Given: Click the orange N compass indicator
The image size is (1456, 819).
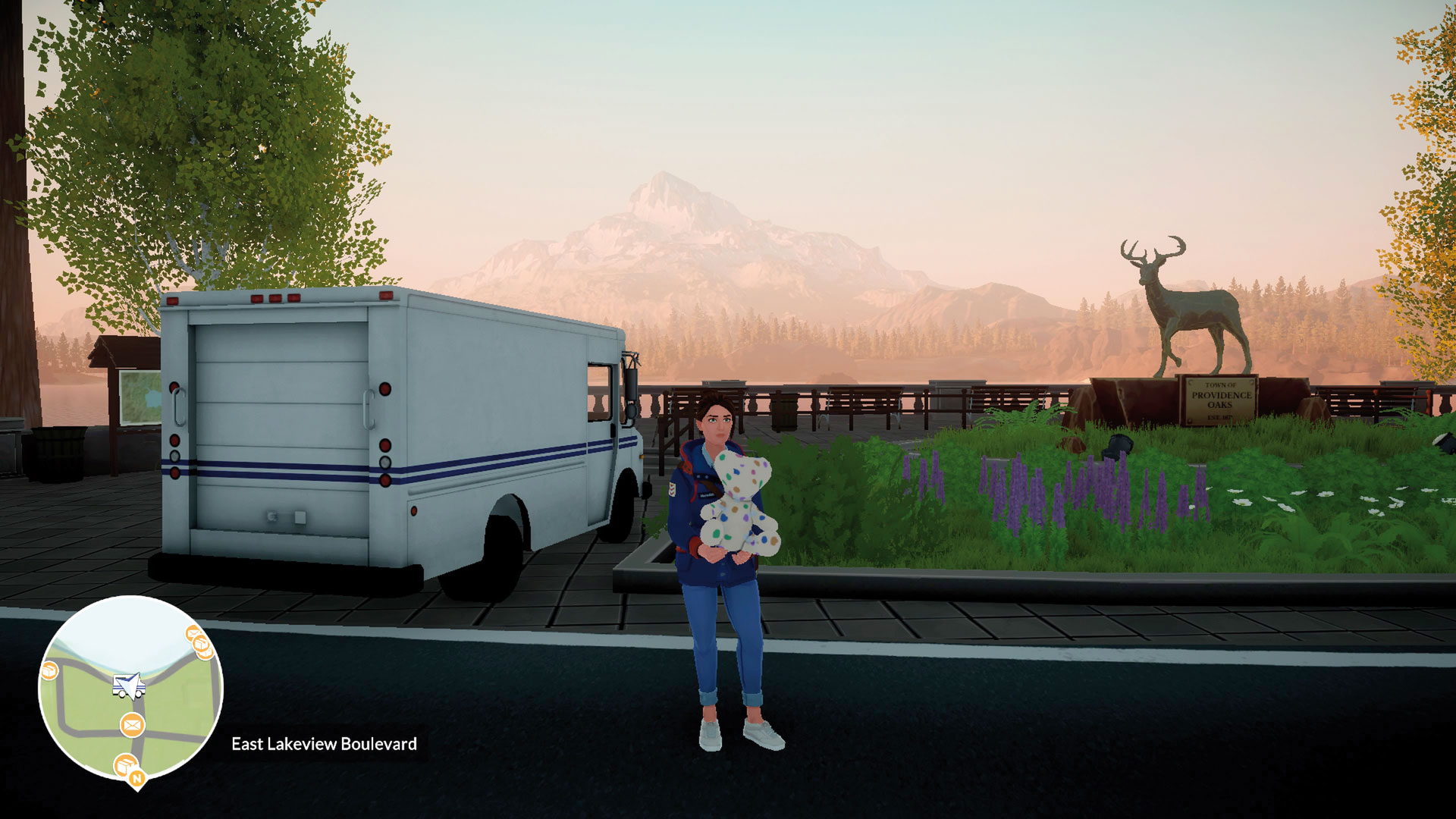Looking at the screenshot, I should click(137, 778).
